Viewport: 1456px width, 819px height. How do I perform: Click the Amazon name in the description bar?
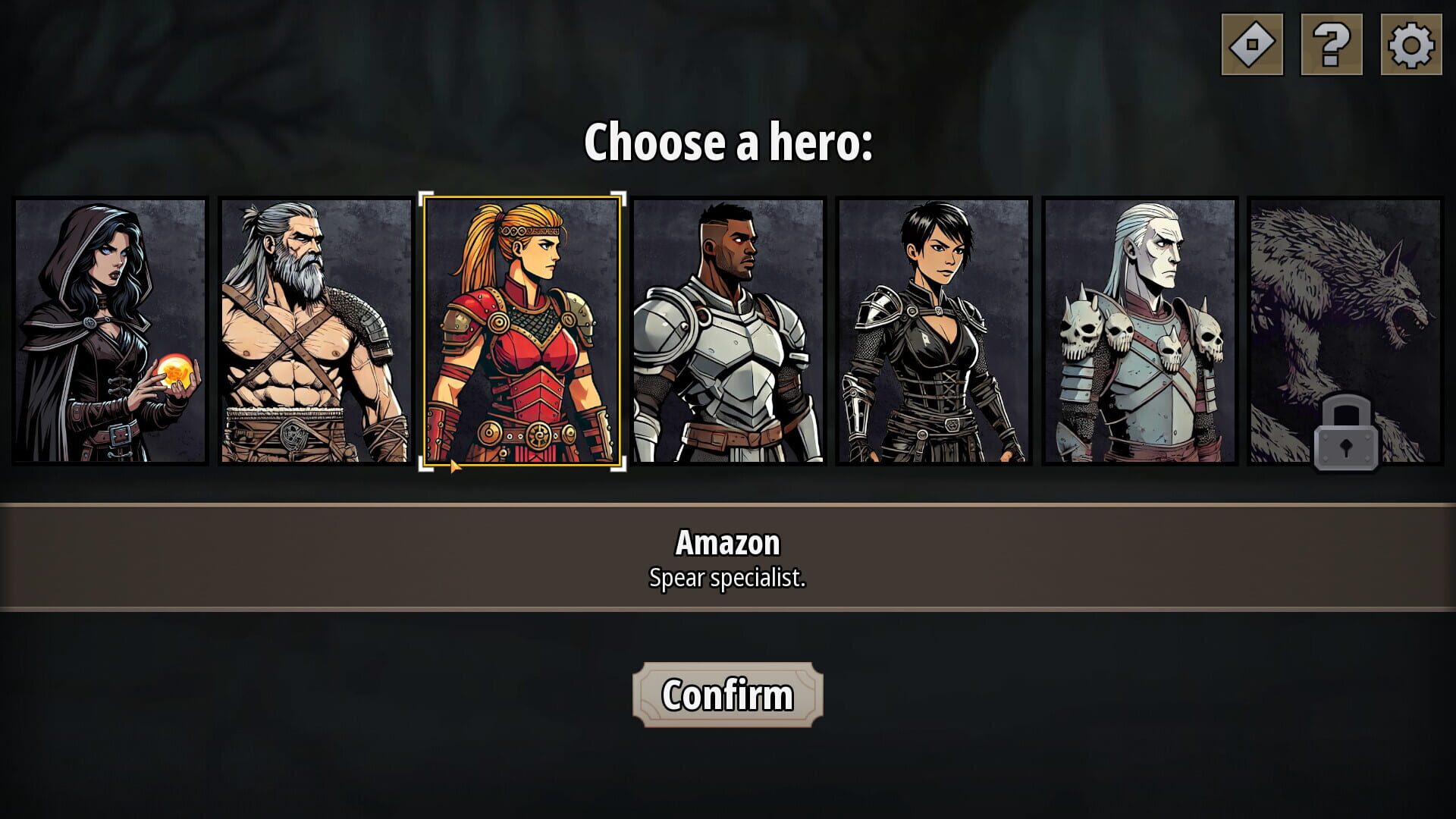pyautogui.click(x=727, y=541)
